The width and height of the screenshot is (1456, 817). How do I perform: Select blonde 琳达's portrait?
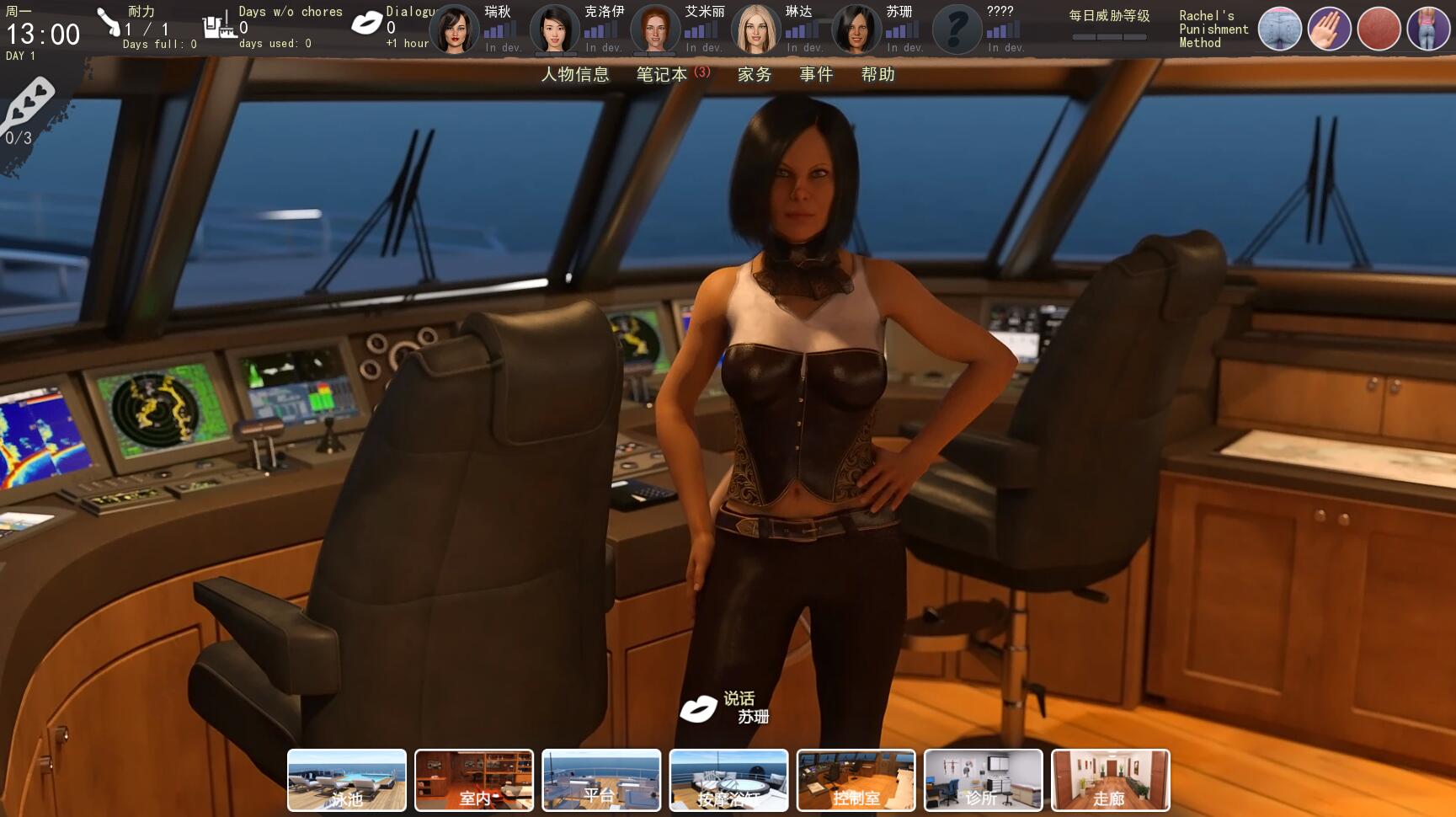(755, 29)
